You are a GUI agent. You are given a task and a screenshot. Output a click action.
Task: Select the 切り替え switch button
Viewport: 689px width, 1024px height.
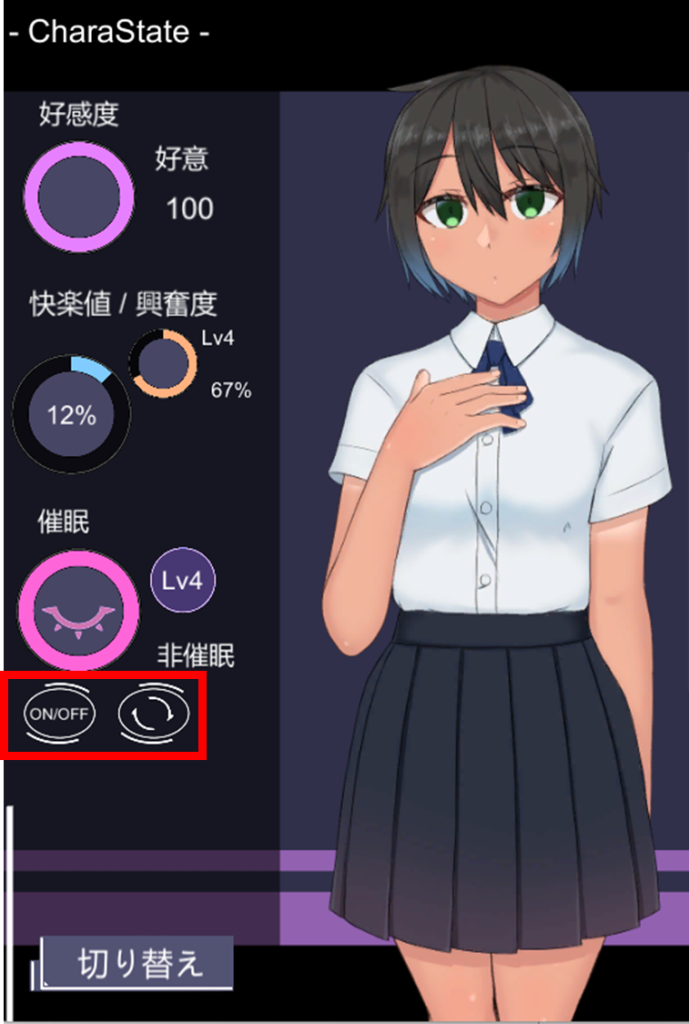click(139, 962)
